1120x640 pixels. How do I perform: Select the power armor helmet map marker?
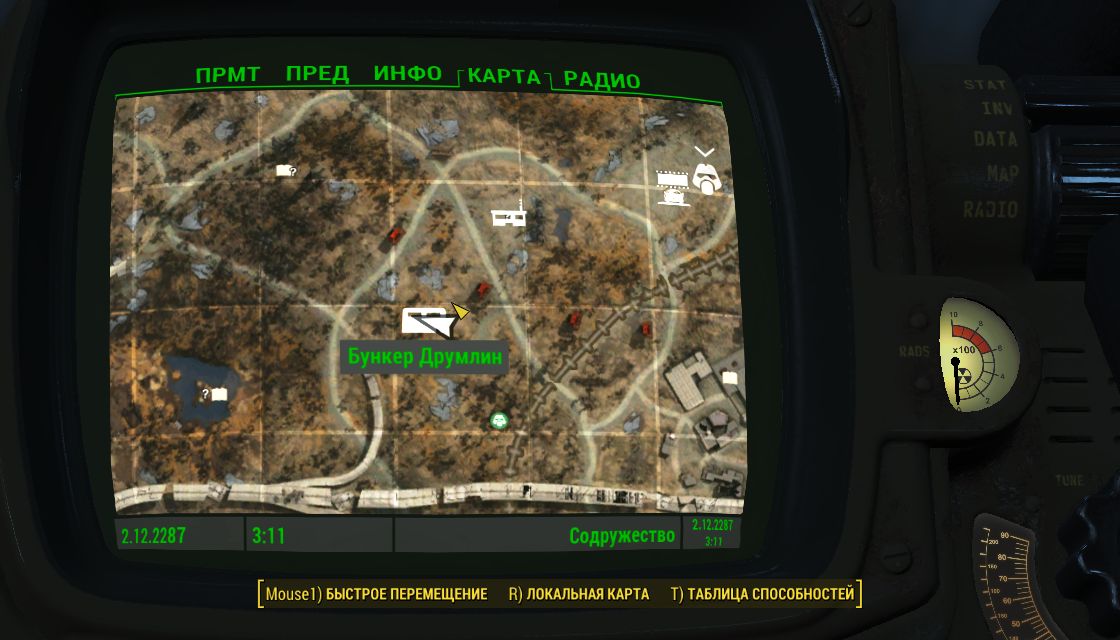click(x=708, y=177)
